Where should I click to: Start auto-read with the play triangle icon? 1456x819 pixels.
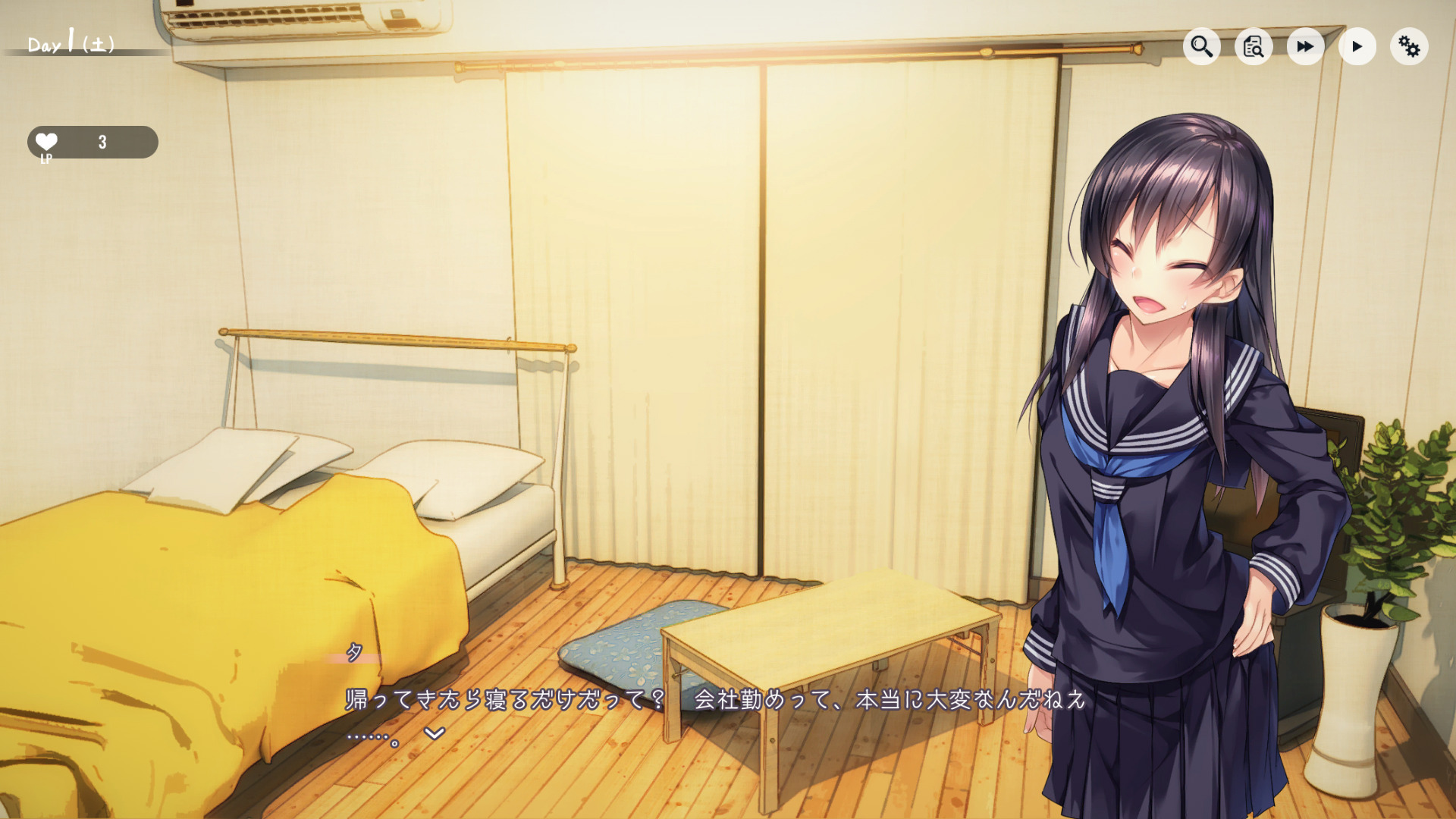coord(1357,46)
